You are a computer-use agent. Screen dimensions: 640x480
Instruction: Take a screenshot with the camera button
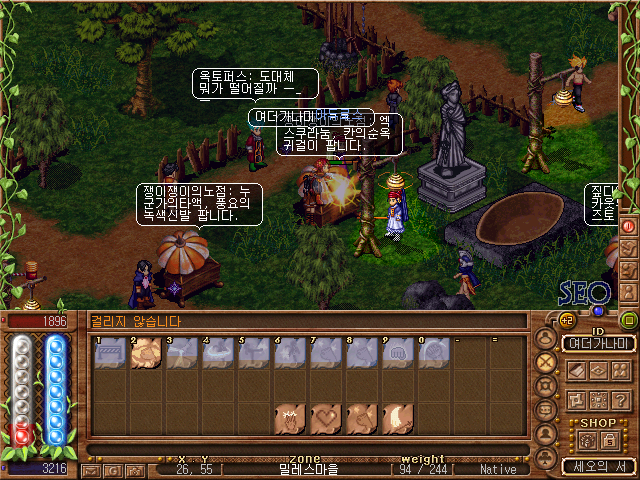[x=134, y=469]
